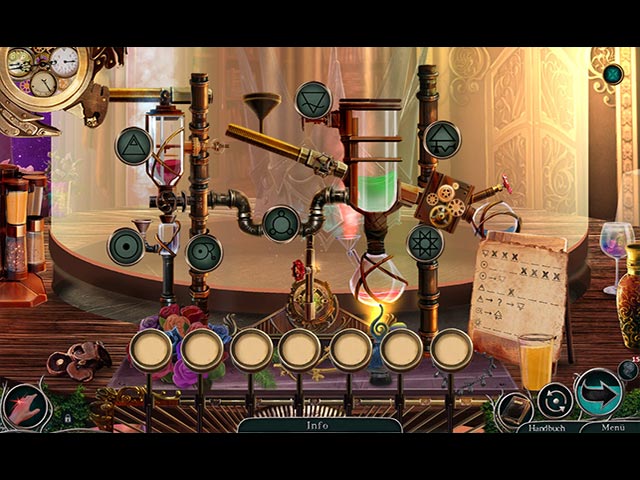
Task: Click the circular arrows reset button
Action: tap(555, 401)
